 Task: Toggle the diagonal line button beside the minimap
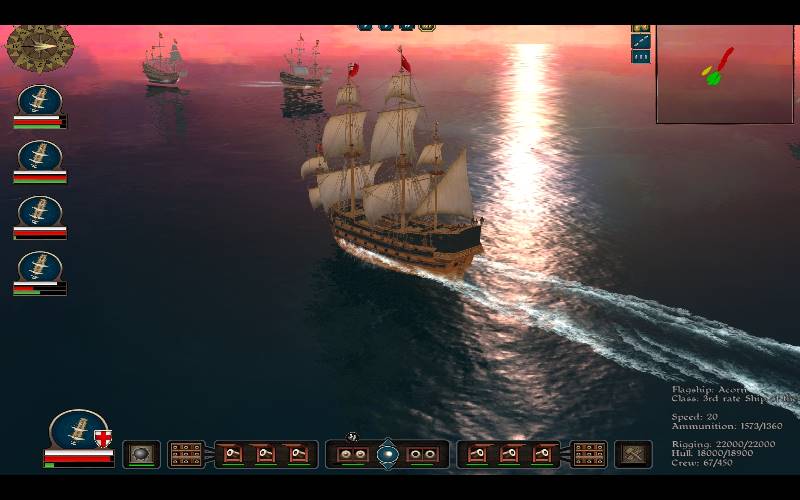click(x=641, y=41)
